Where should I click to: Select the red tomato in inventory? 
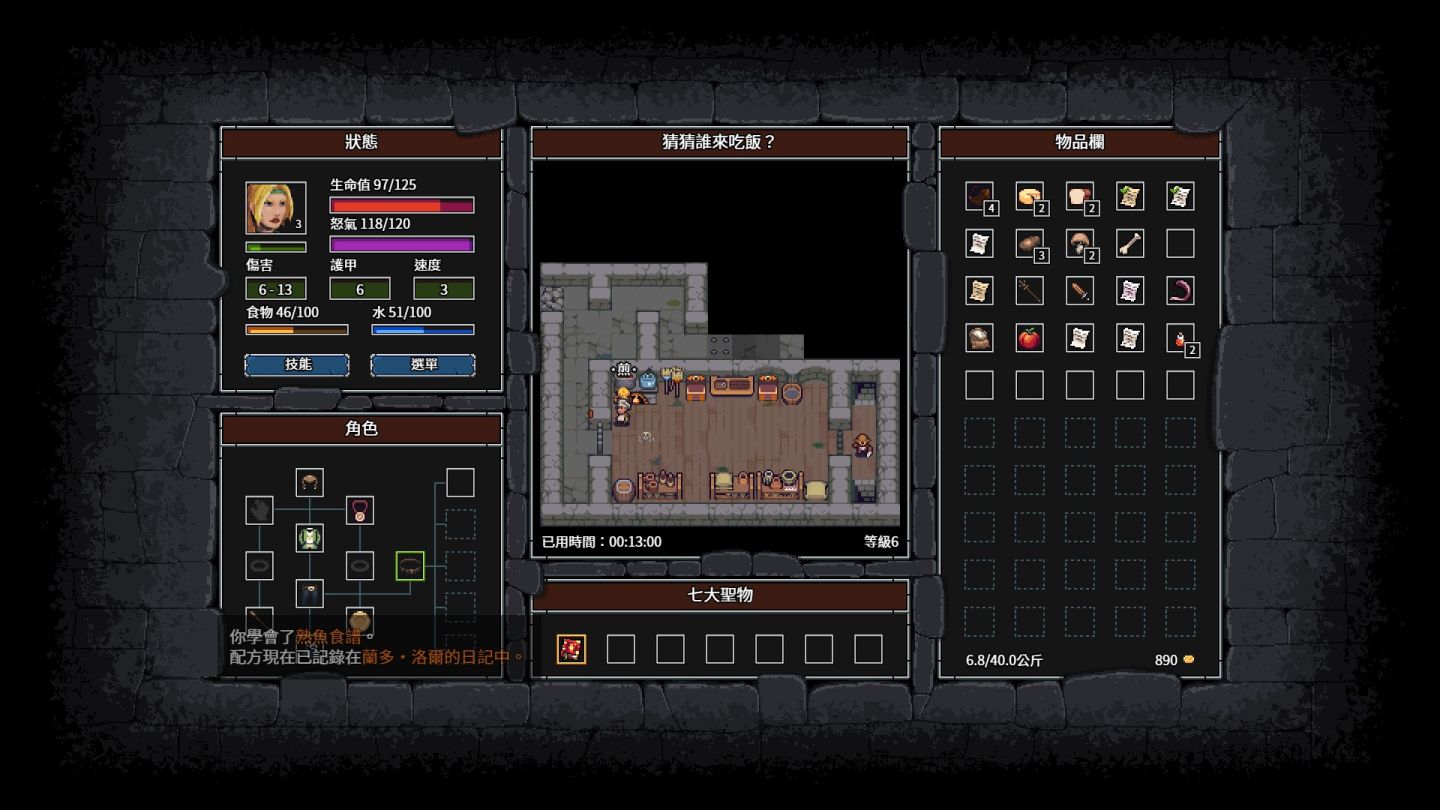(x=1029, y=338)
